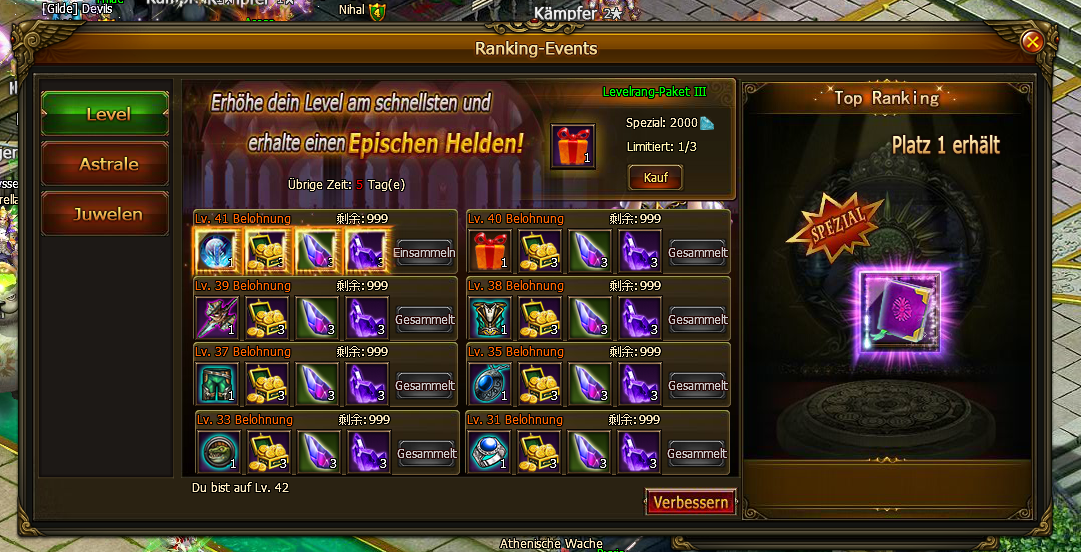Inspect the gift box in Levelrang-Paket III
1081x552 pixels.
click(x=573, y=146)
